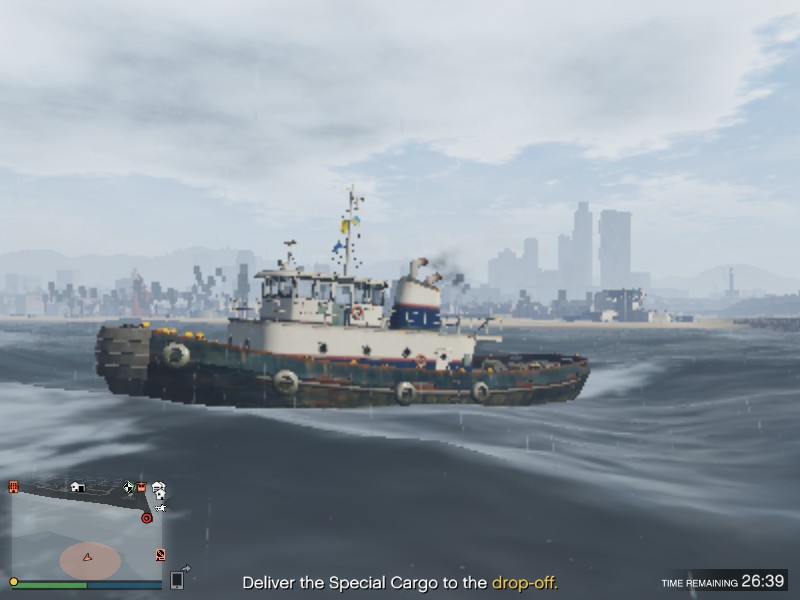
Task: Click the red circular target blip
Action: tap(146, 517)
